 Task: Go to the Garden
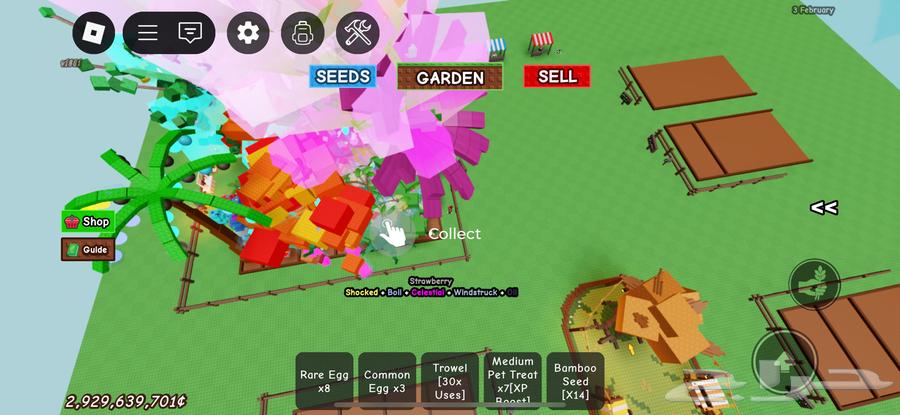tap(449, 77)
